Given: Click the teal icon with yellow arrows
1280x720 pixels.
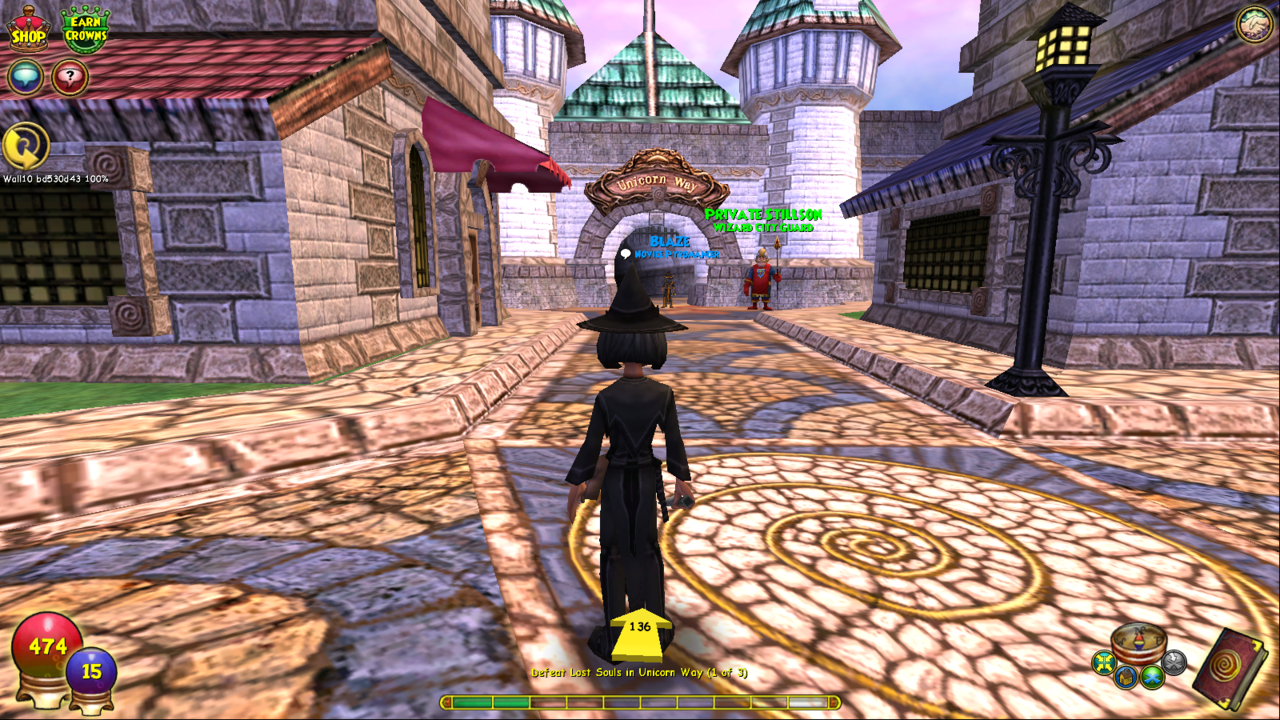Looking at the screenshot, I should point(1103,662).
